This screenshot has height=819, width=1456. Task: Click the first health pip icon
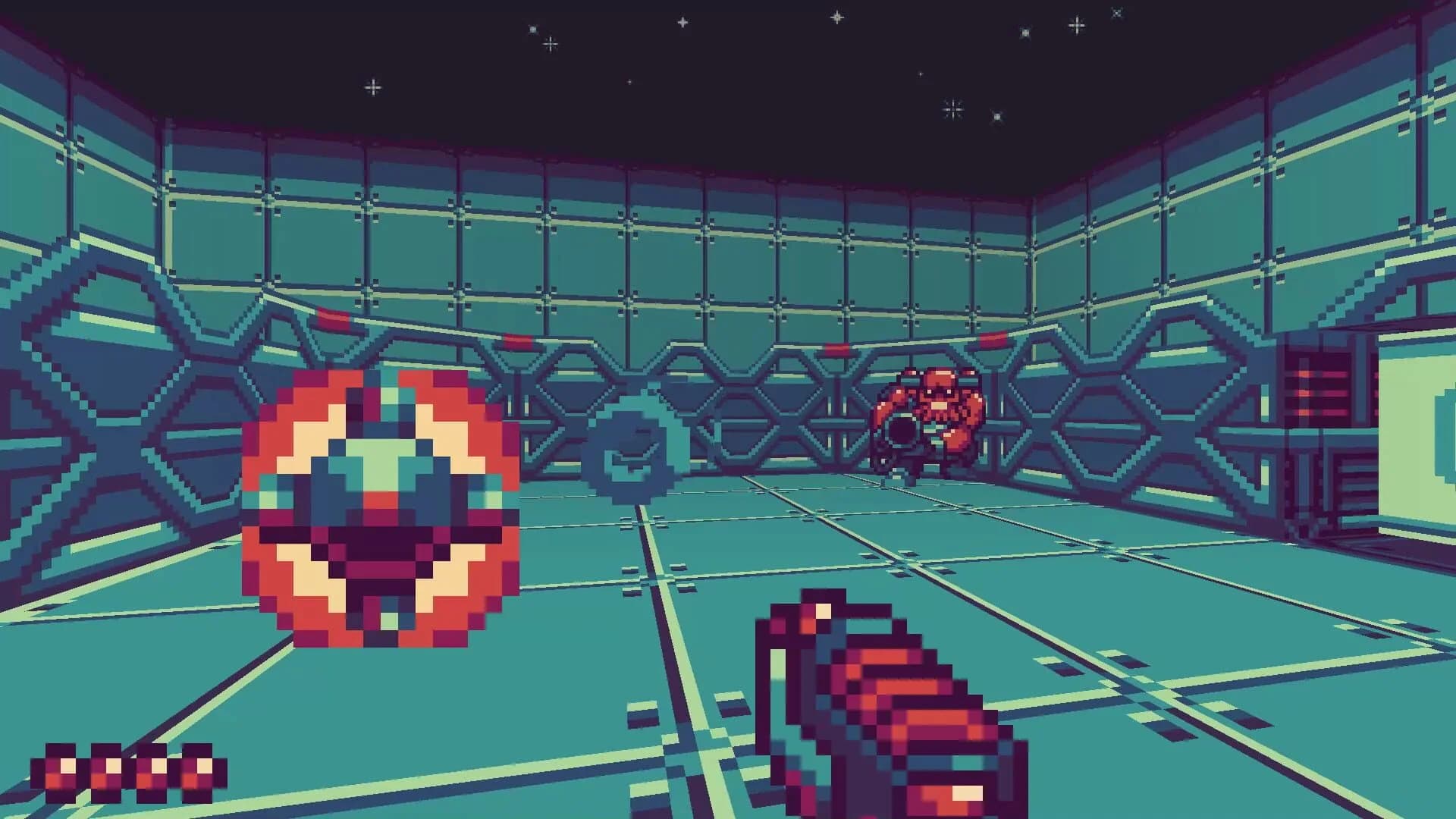[x=59, y=767]
